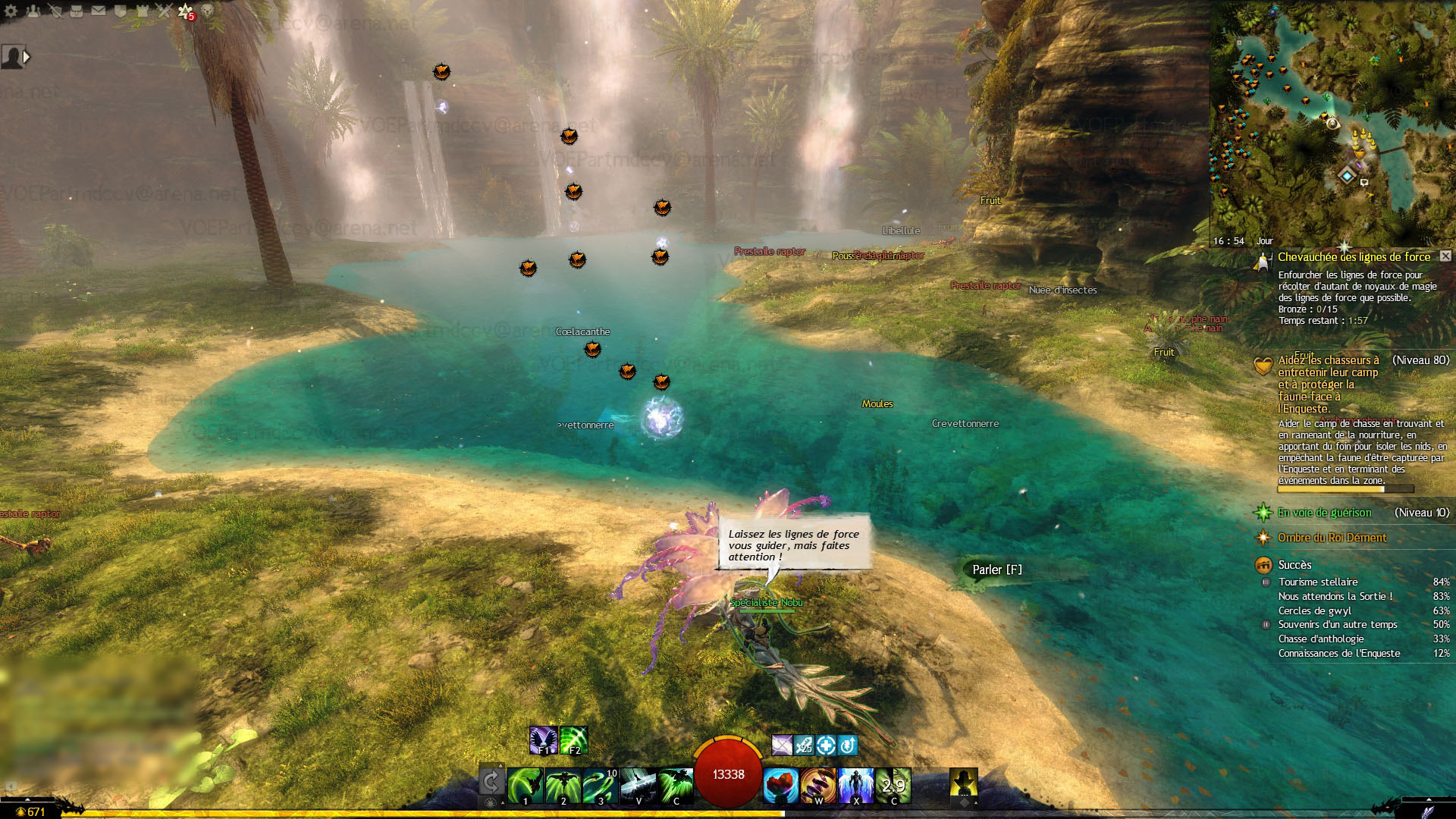The image size is (1456, 819).
Task: Open the game menu gear icon
Action: pyautogui.click(x=11, y=11)
